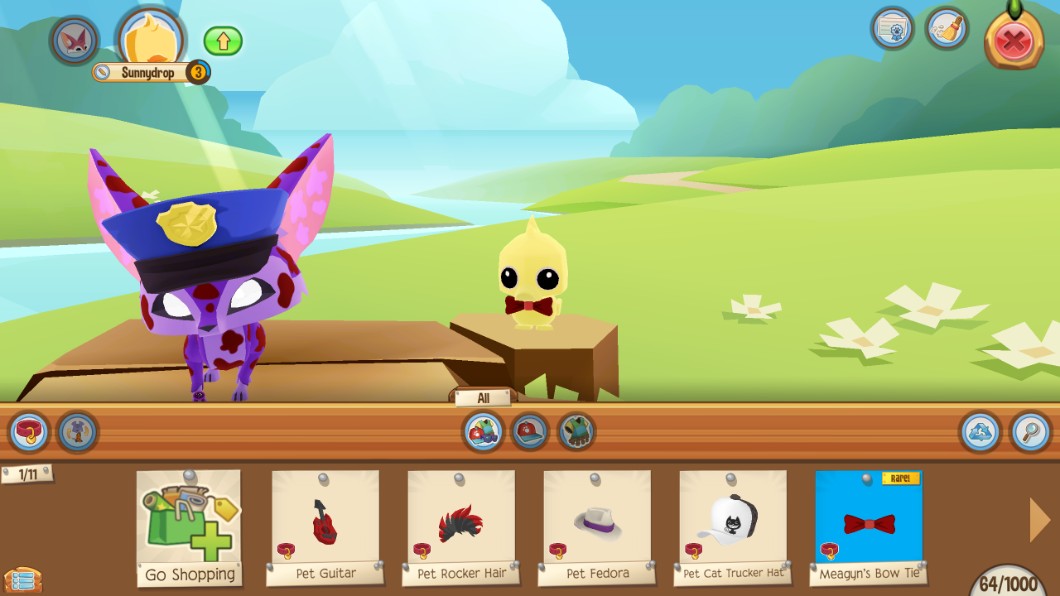Open Go Shopping for pet items

[x=189, y=527]
